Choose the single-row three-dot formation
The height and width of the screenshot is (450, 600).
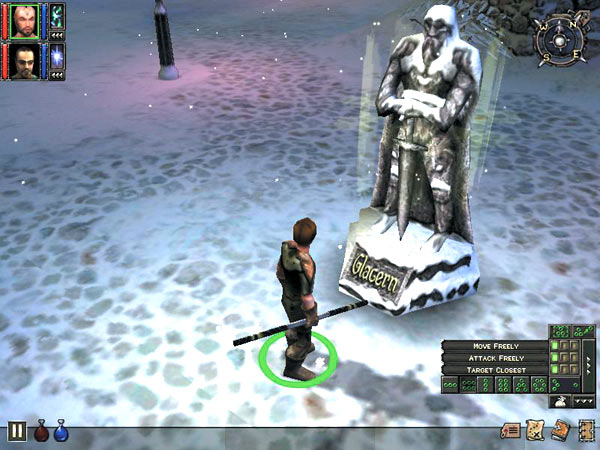click(x=450, y=384)
